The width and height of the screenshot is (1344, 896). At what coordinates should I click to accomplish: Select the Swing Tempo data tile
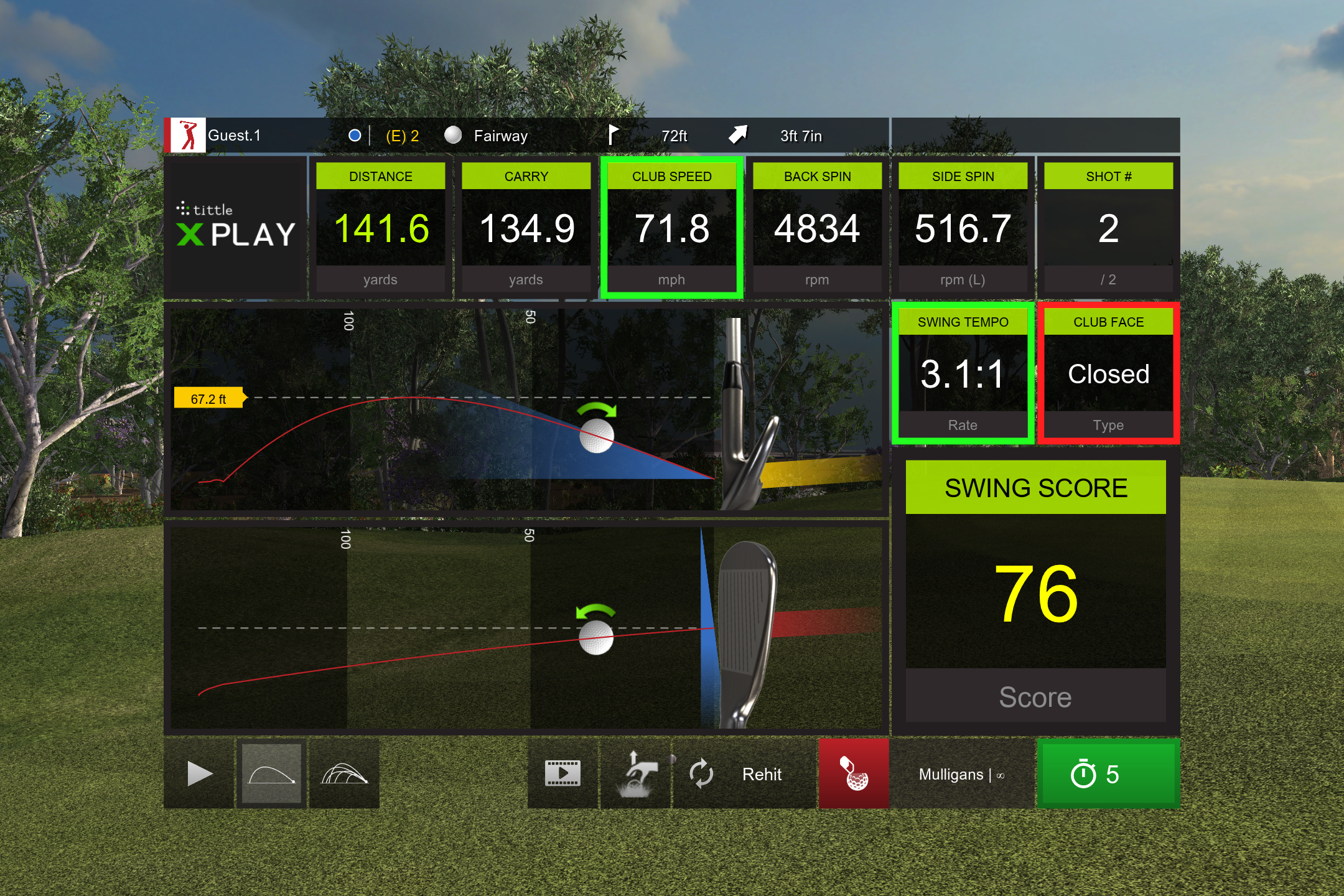click(x=963, y=373)
